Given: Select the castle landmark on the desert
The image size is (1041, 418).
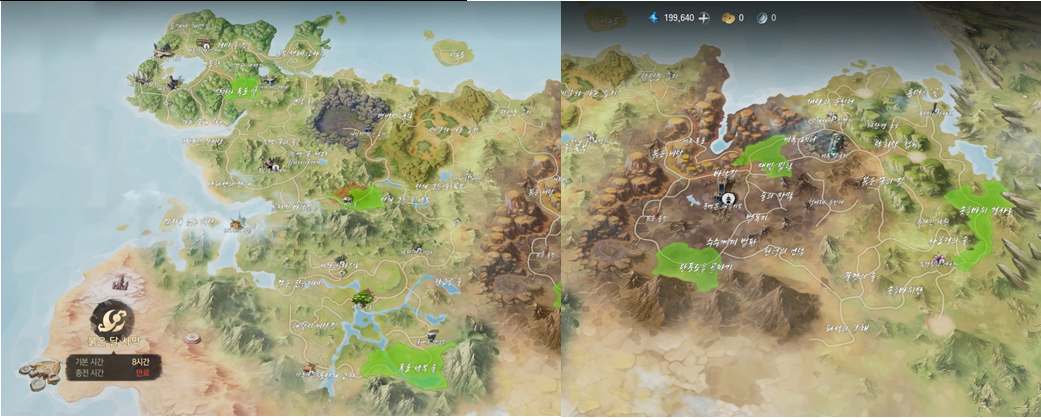Looking at the screenshot, I should [123, 282].
